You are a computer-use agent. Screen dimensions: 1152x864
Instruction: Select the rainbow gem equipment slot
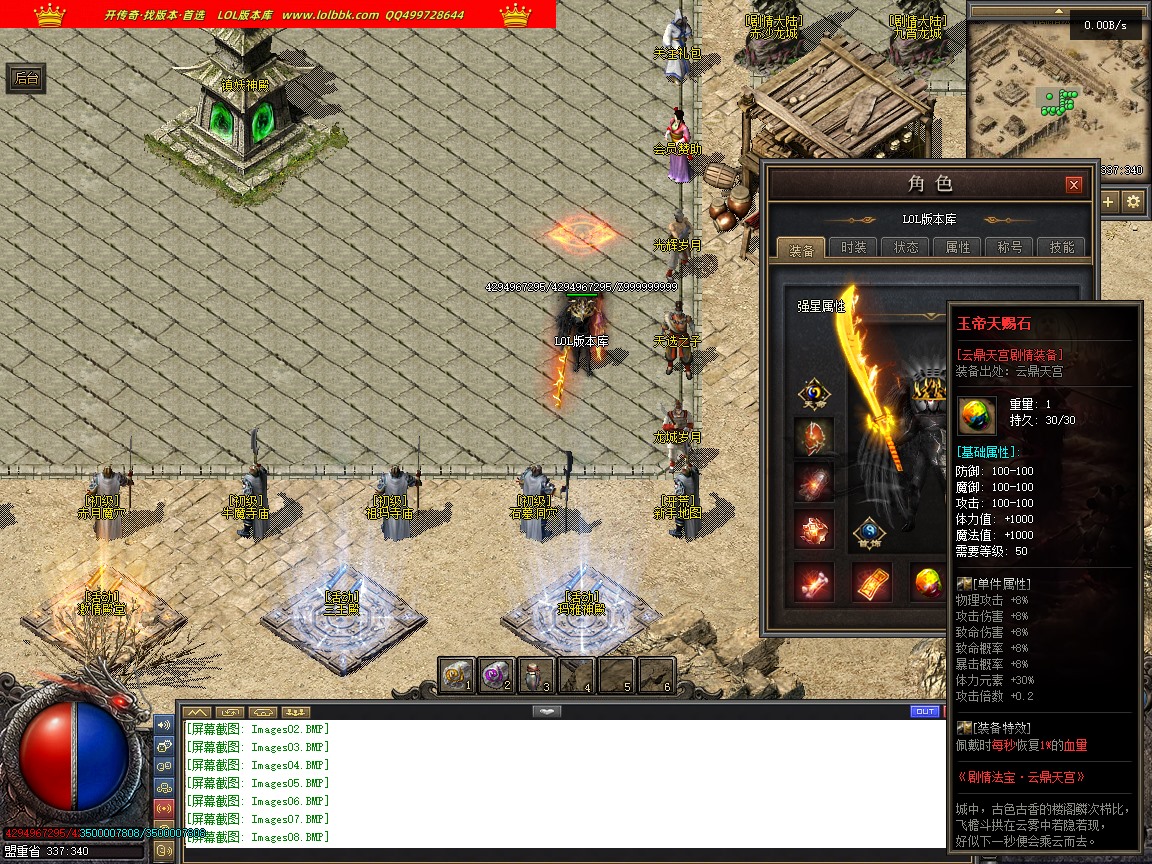click(x=930, y=583)
